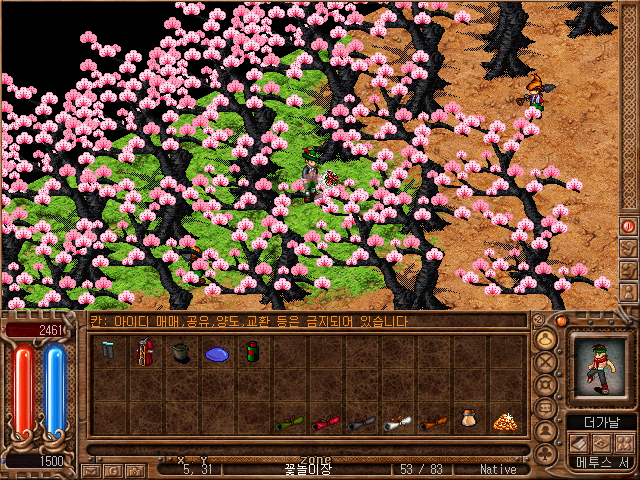Choose the green and red canister item
Screen dimensions: 640x480
(253, 351)
